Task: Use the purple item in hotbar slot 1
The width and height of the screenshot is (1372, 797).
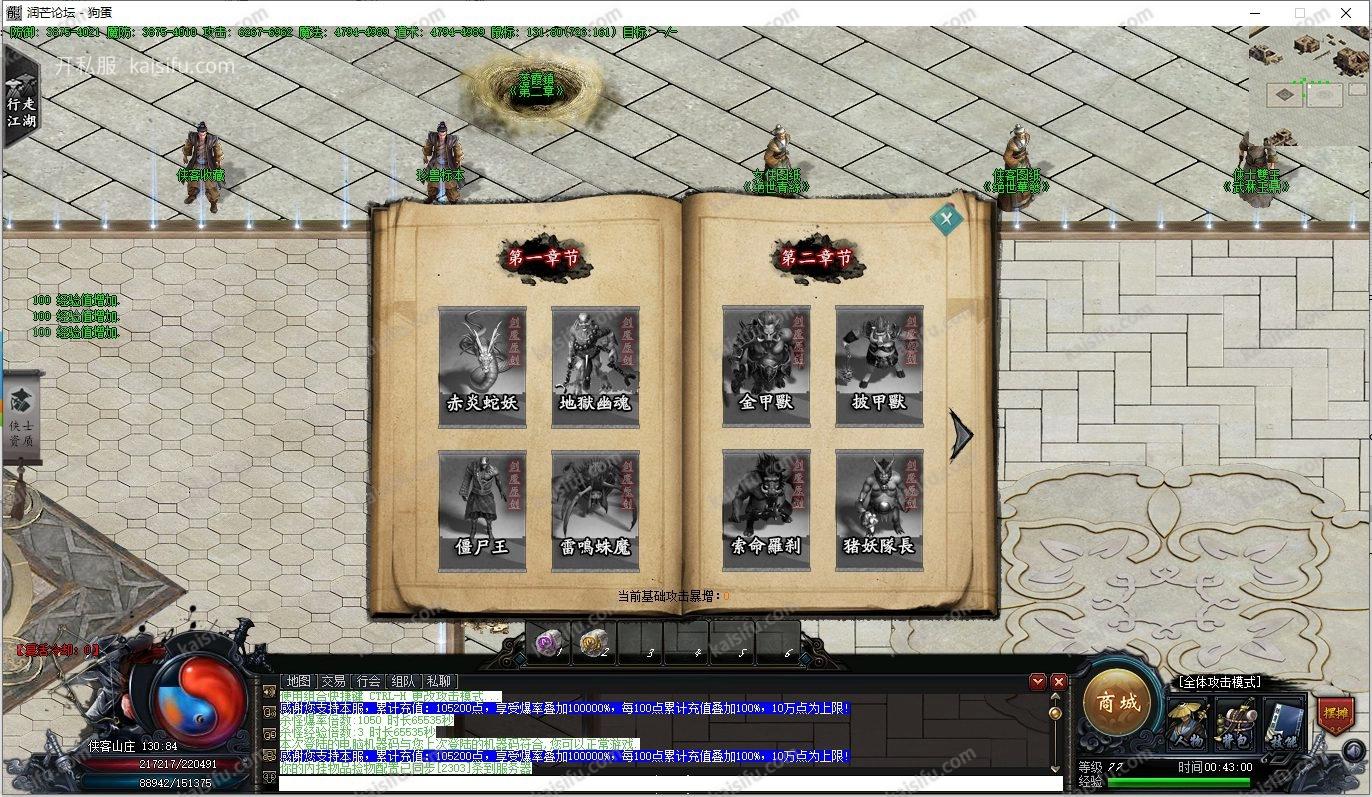Action: [x=548, y=643]
